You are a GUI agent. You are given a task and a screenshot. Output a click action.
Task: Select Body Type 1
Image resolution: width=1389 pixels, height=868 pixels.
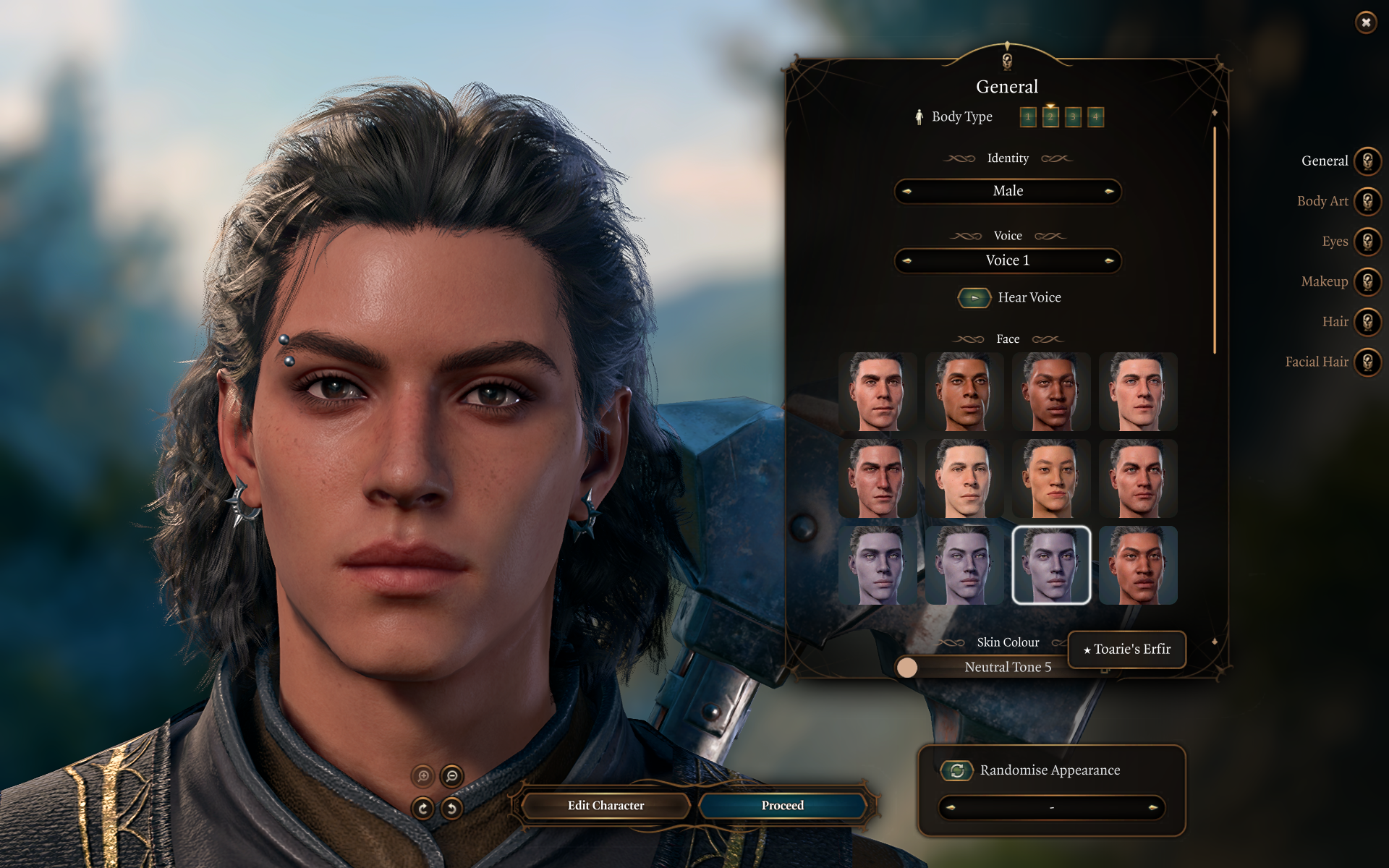(x=1028, y=117)
